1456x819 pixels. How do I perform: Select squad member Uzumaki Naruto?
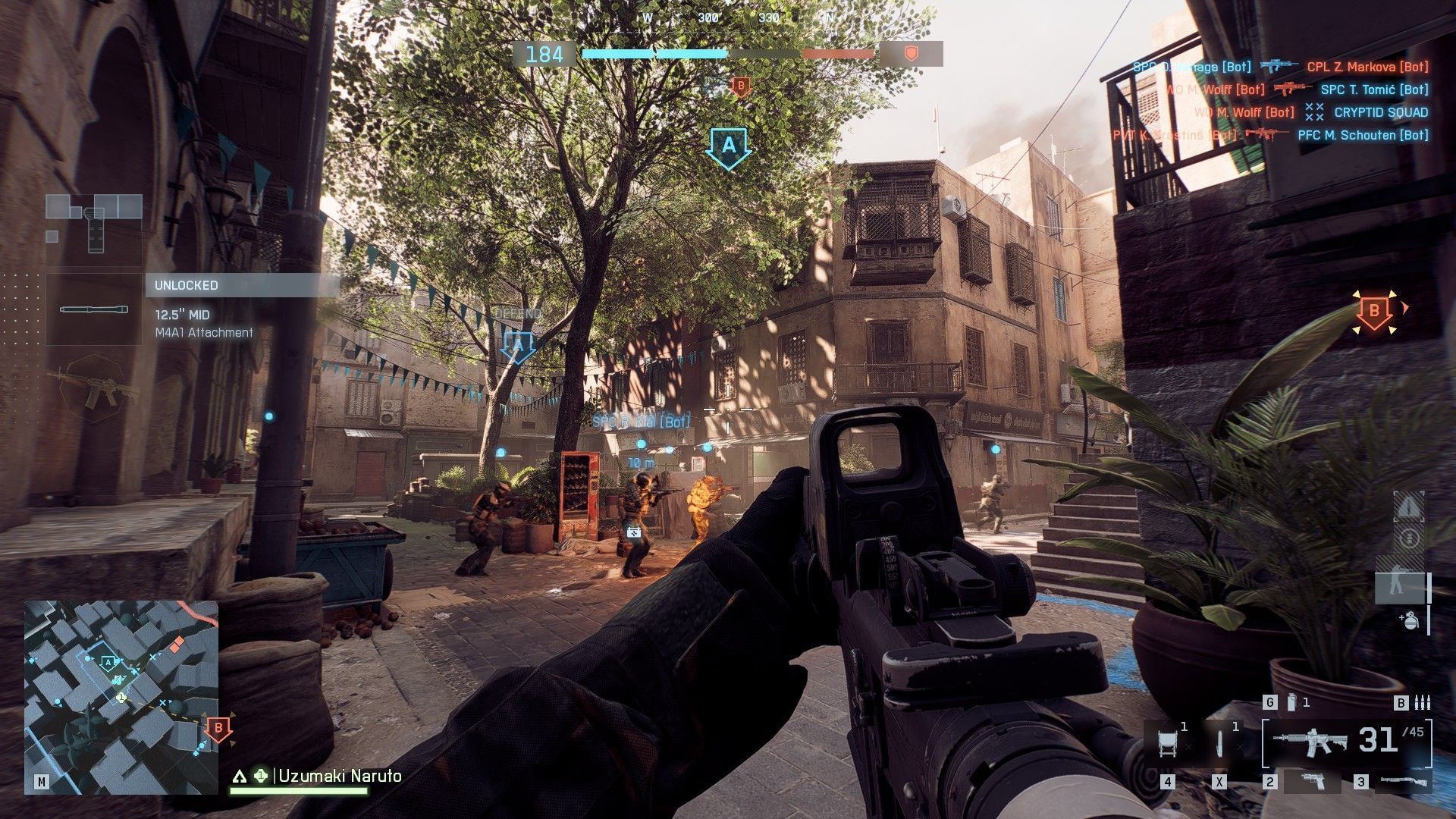click(x=339, y=776)
